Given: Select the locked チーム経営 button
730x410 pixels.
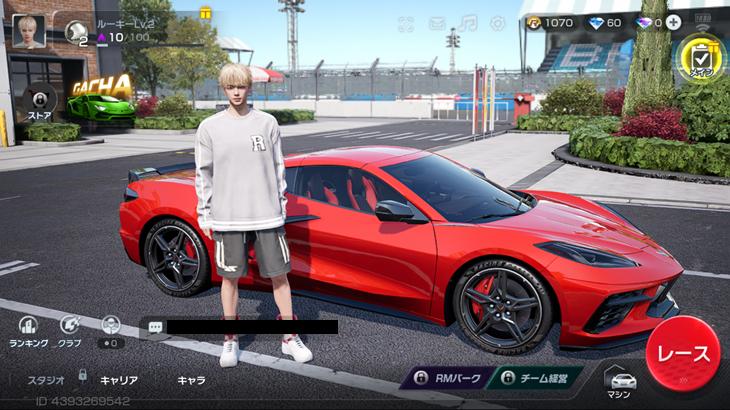Looking at the screenshot, I should point(546,378).
